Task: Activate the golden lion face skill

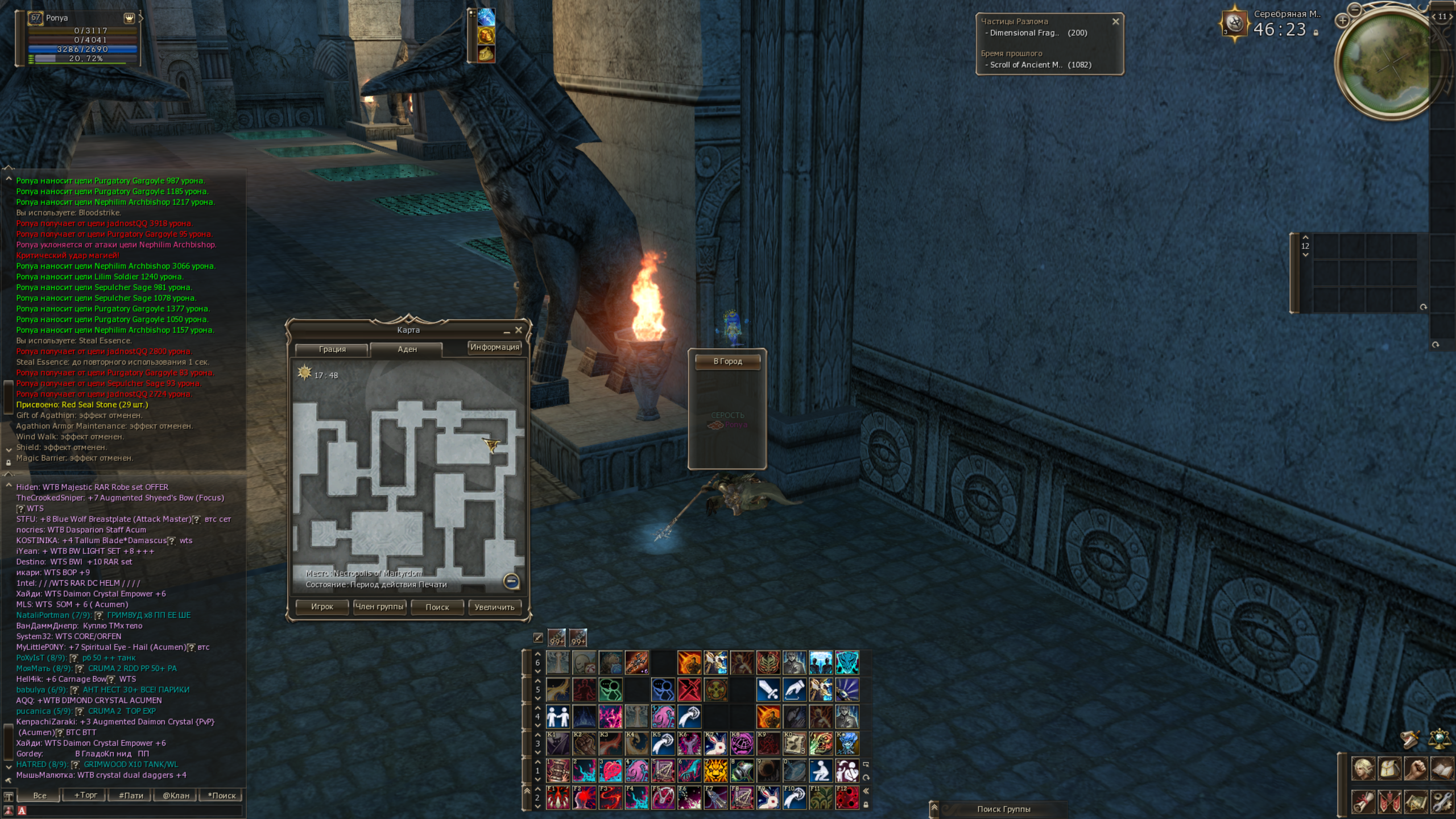Action: pyautogui.click(x=715, y=771)
